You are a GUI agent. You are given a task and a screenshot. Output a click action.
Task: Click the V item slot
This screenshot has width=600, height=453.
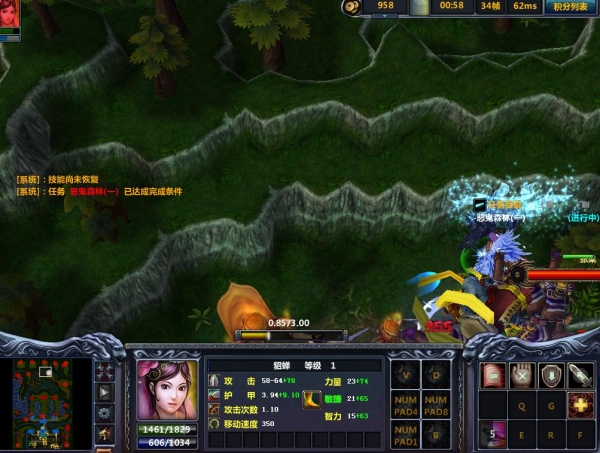[406, 376]
